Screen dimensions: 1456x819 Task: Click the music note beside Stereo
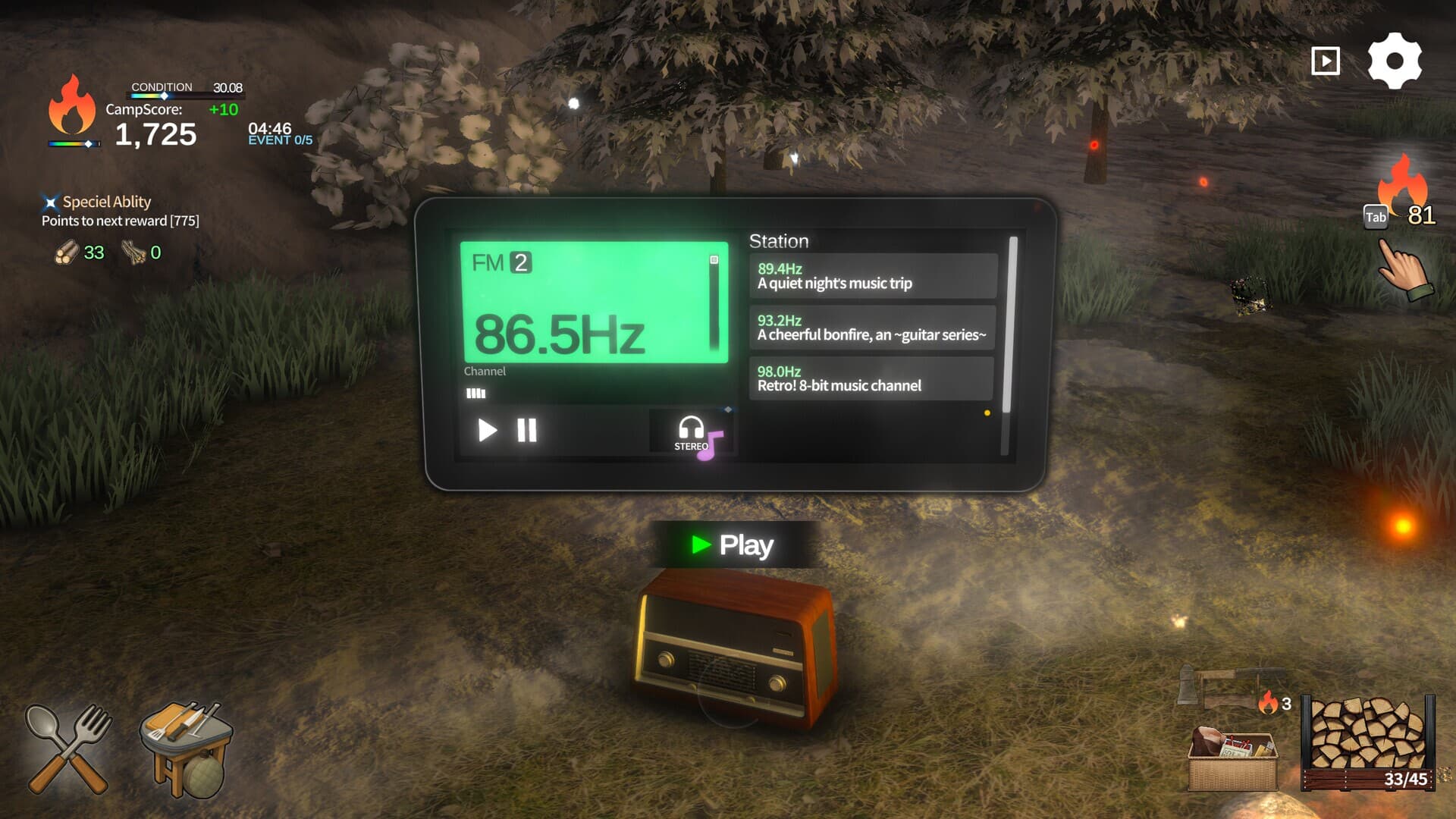tap(711, 445)
